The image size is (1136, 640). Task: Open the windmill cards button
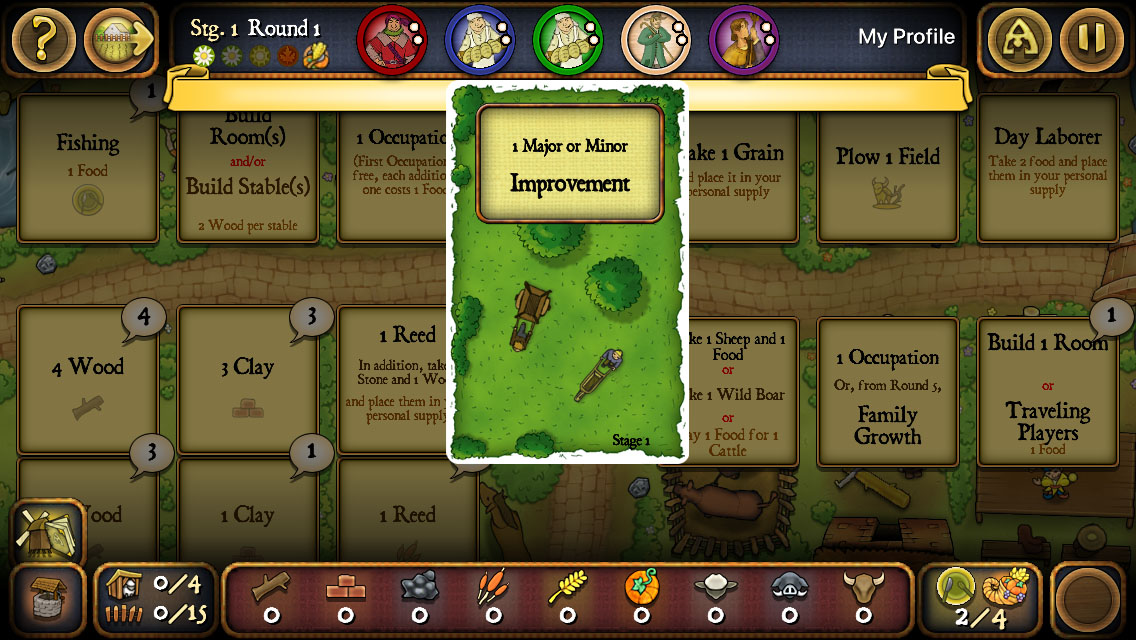click(x=47, y=532)
